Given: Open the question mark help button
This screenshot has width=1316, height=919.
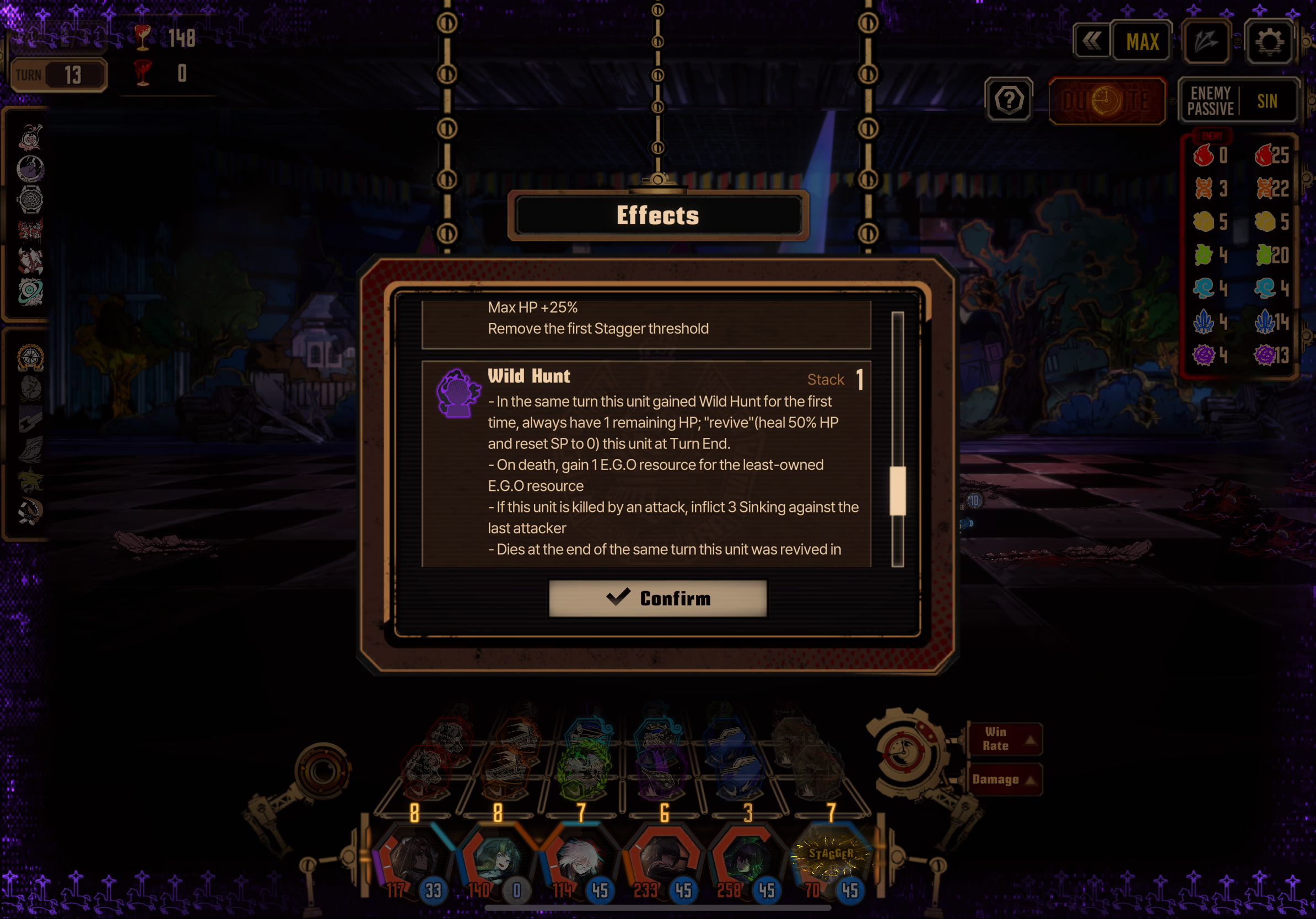Looking at the screenshot, I should click(x=1009, y=100).
